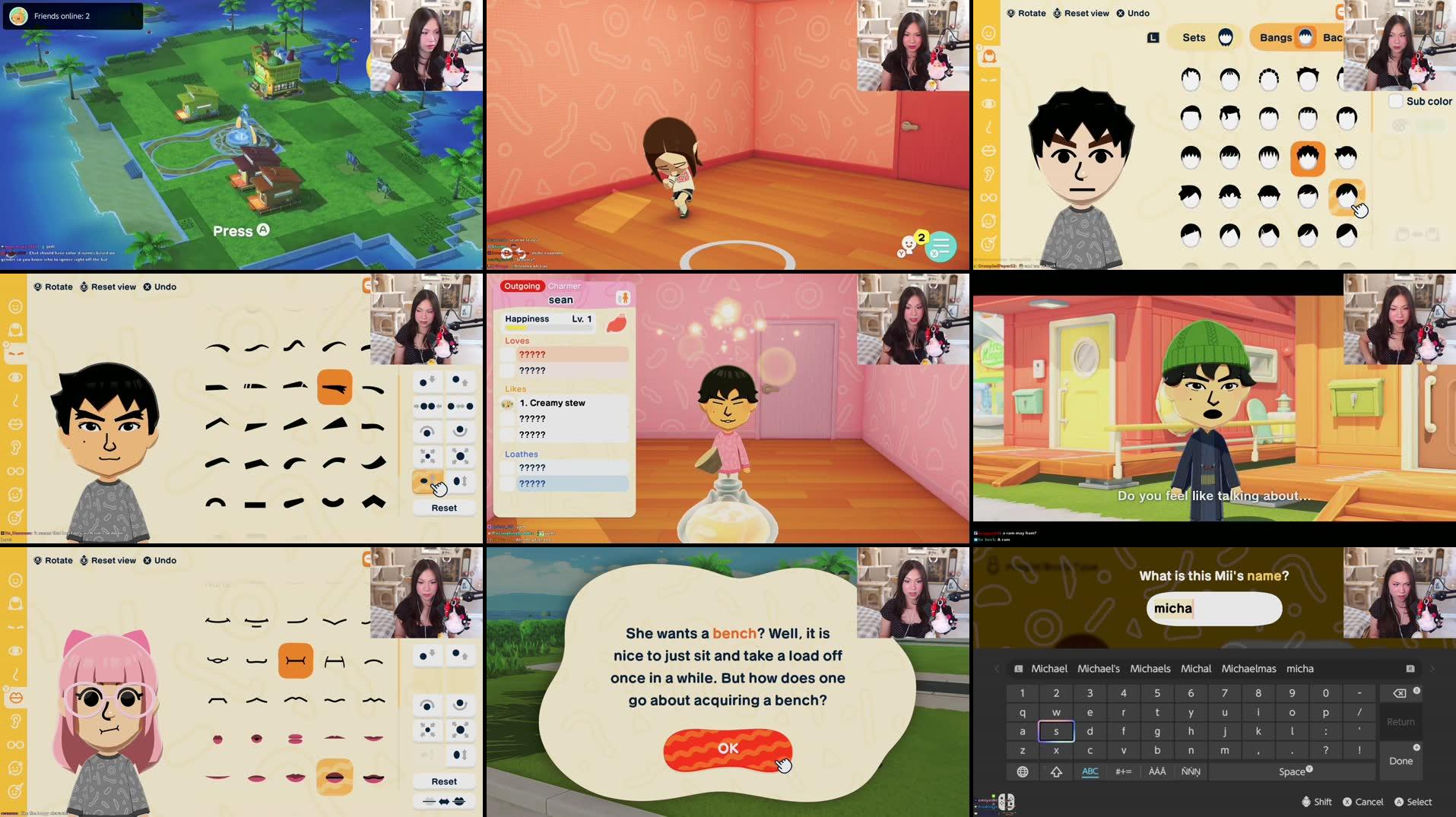1456x817 pixels.
Task: Click the micha name input field
Action: pyautogui.click(x=1213, y=608)
